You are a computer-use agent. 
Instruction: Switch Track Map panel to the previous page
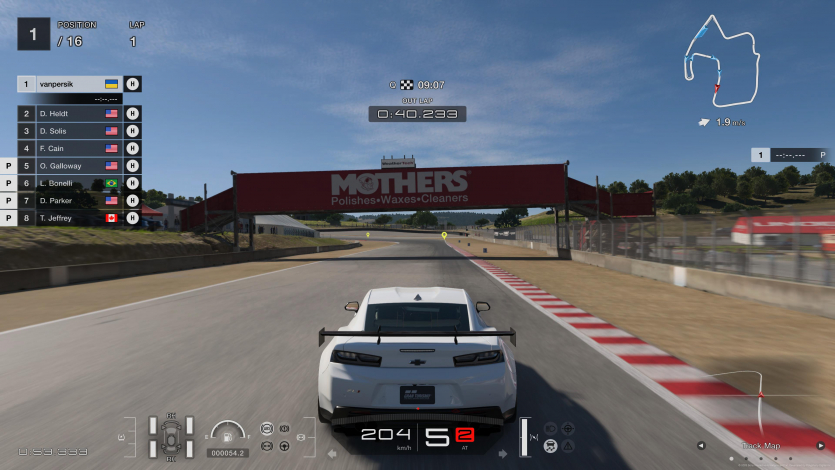click(701, 446)
